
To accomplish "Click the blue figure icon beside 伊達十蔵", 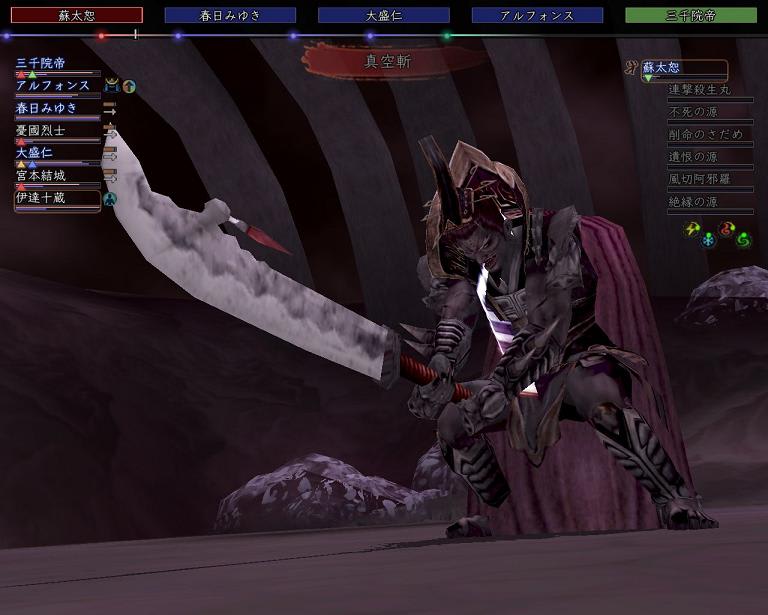I will pyautogui.click(x=110, y=199).
